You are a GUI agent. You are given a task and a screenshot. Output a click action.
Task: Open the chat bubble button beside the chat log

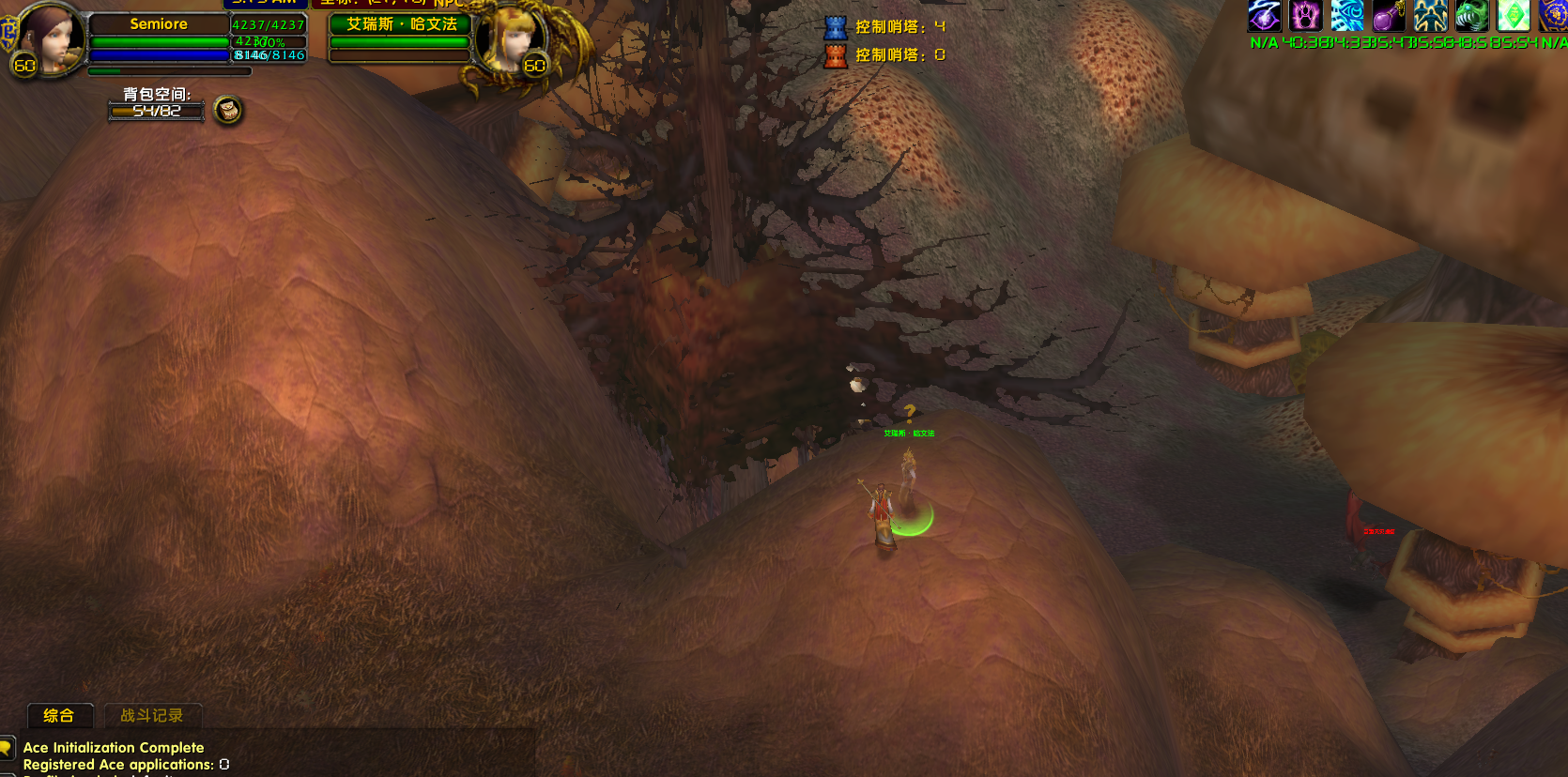coord(7,748)
